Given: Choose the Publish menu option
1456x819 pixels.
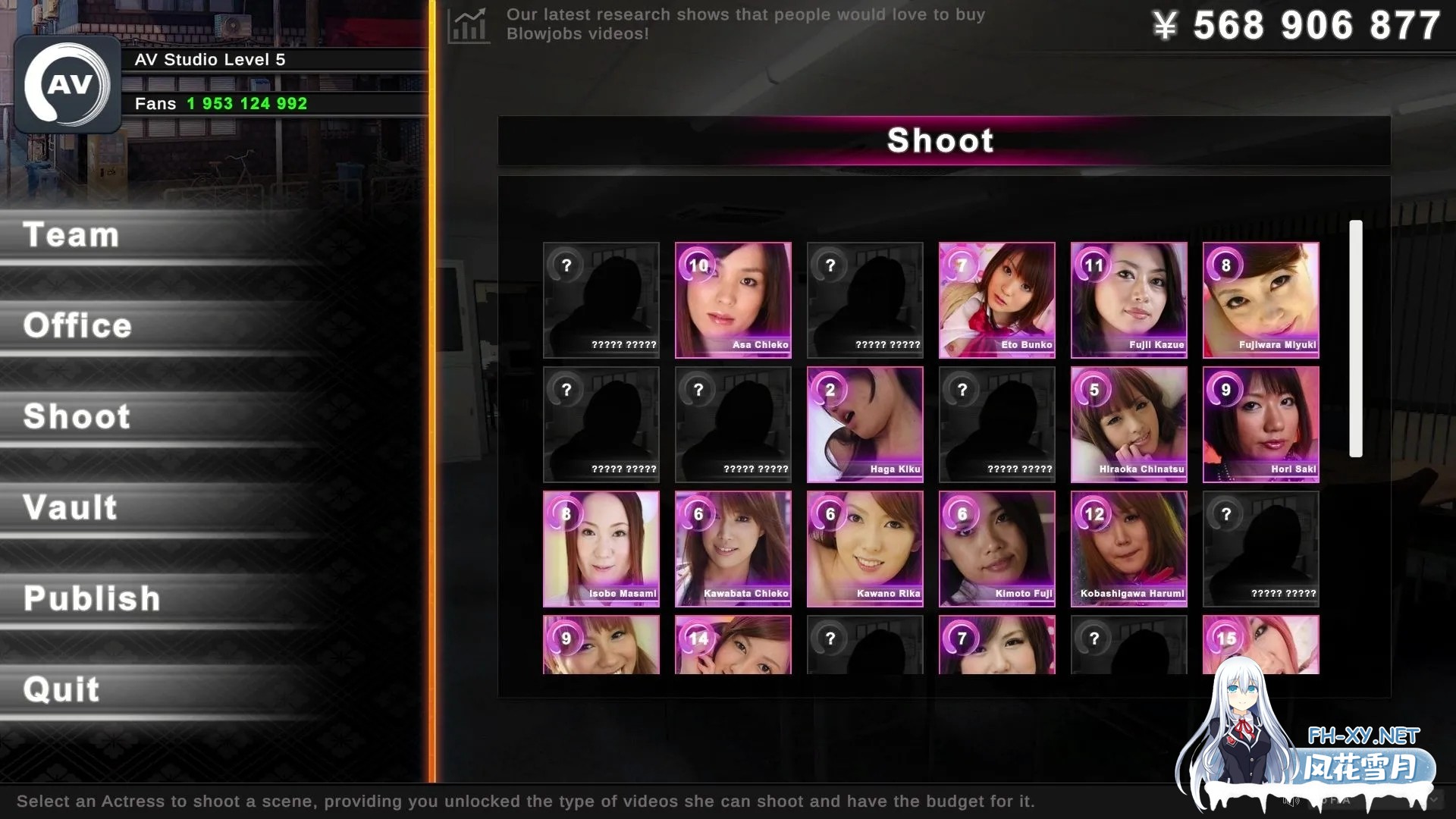Looking at the screenshot, I should pos(92,599).
